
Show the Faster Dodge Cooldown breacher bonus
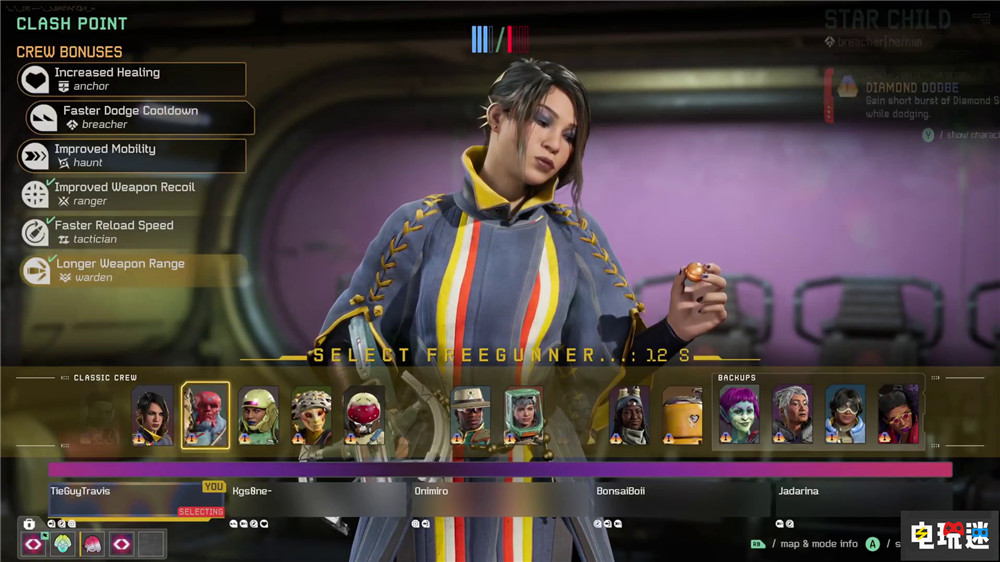[x=140, y=117]
